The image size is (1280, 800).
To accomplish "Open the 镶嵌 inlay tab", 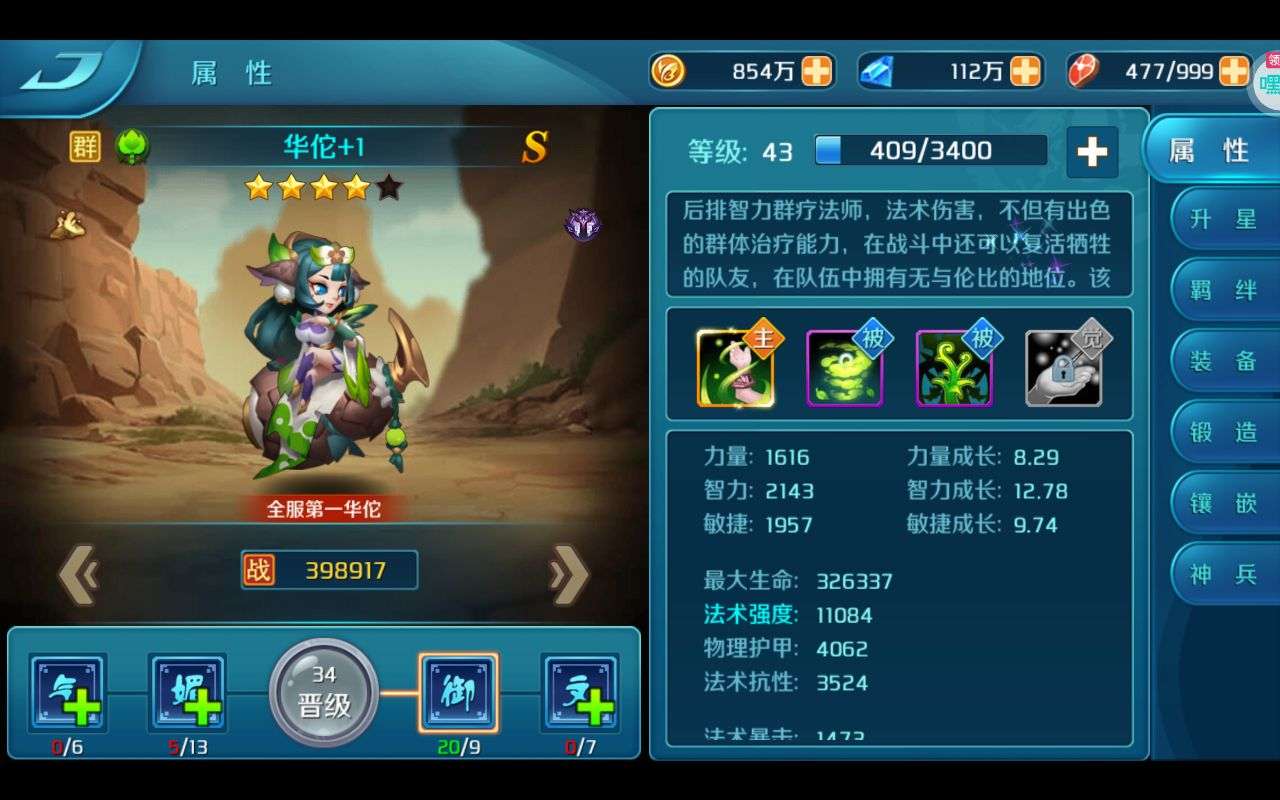I will pos(1223,503).
